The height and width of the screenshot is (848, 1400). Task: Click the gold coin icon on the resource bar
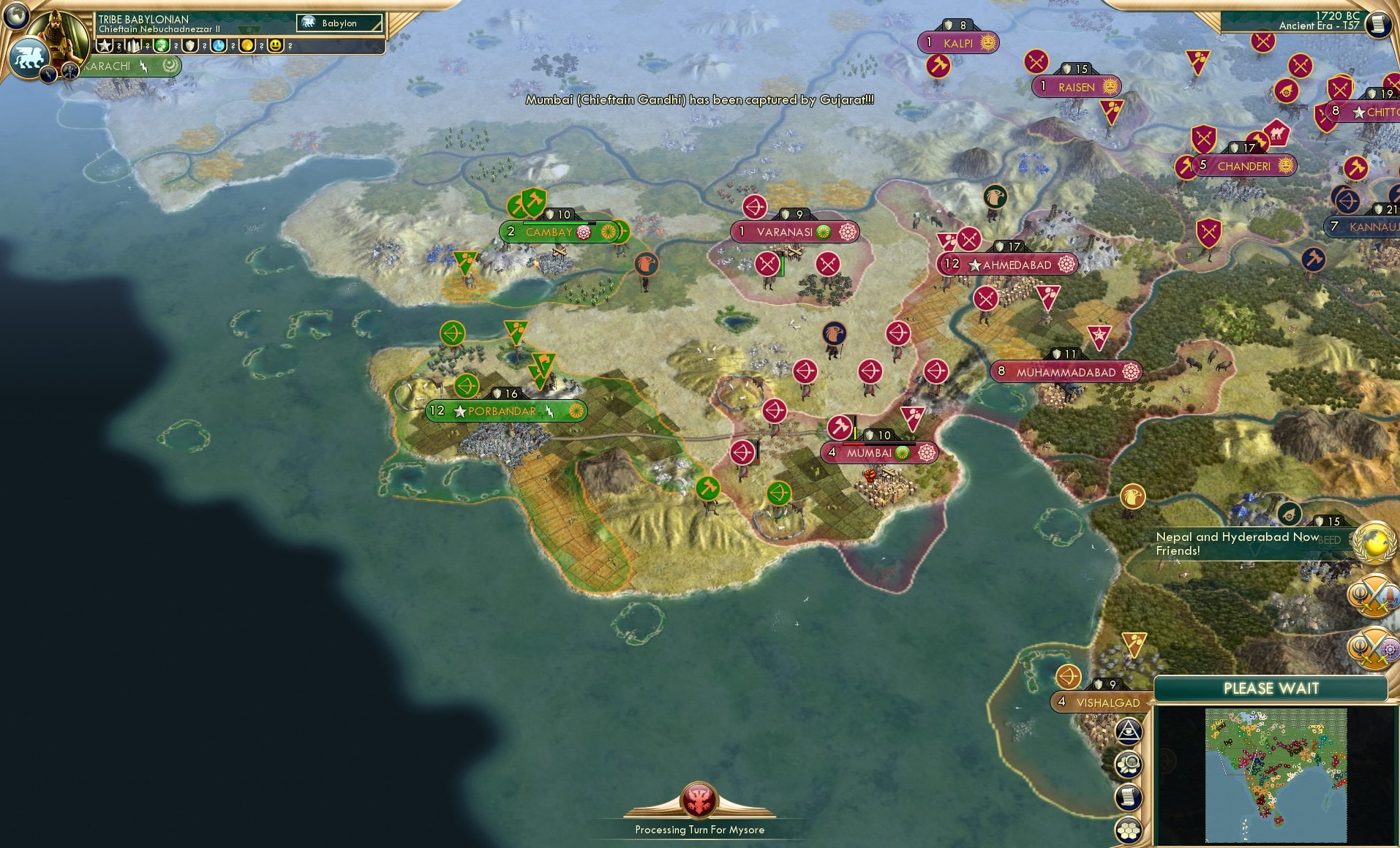[248, 45]
